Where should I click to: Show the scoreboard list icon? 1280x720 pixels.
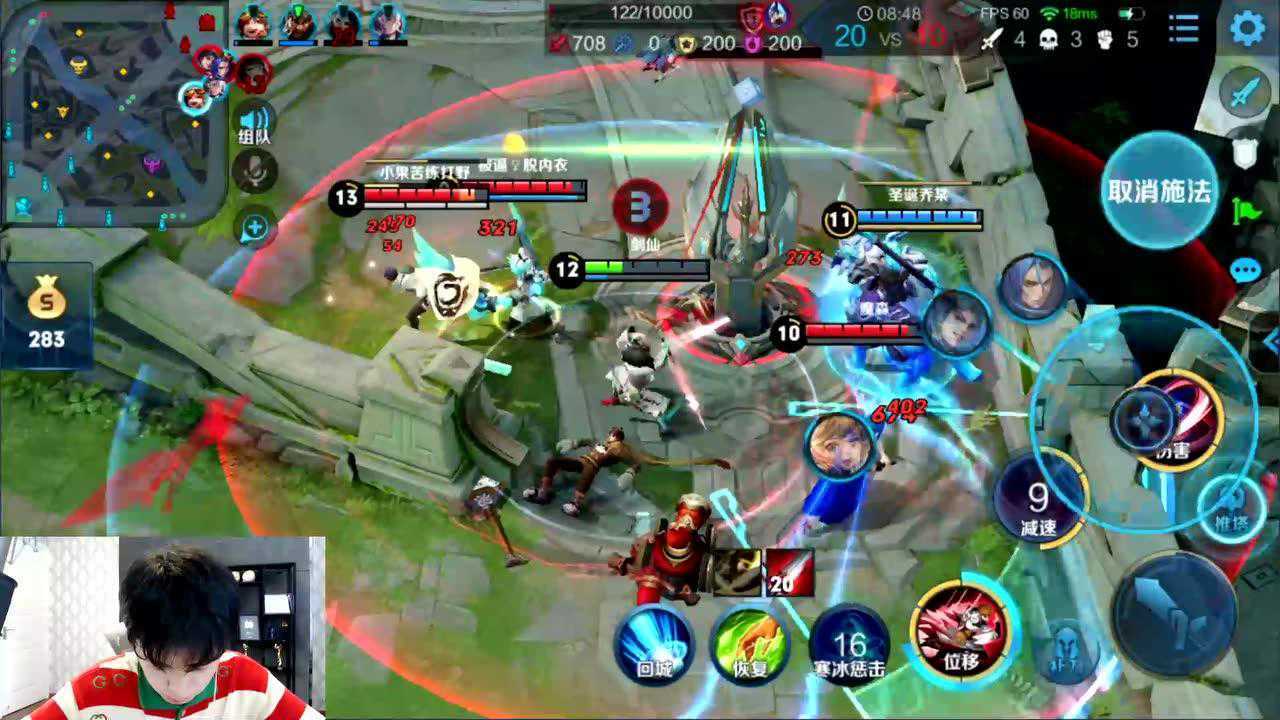[x=1184, y=28]
